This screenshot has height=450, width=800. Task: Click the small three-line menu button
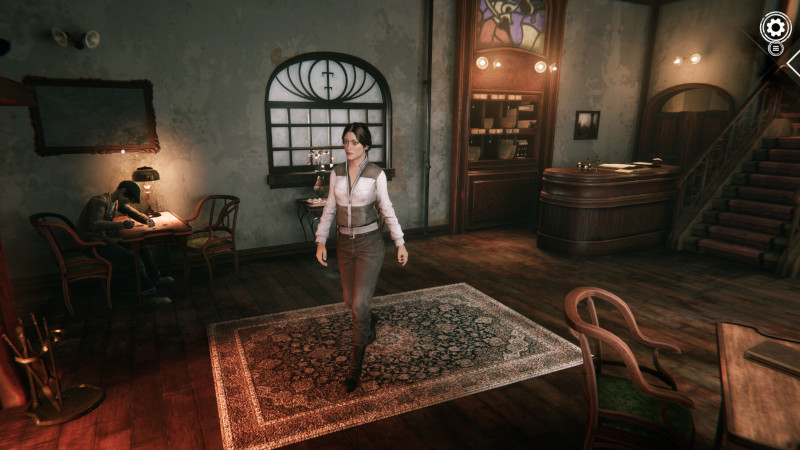pos(776,48)
